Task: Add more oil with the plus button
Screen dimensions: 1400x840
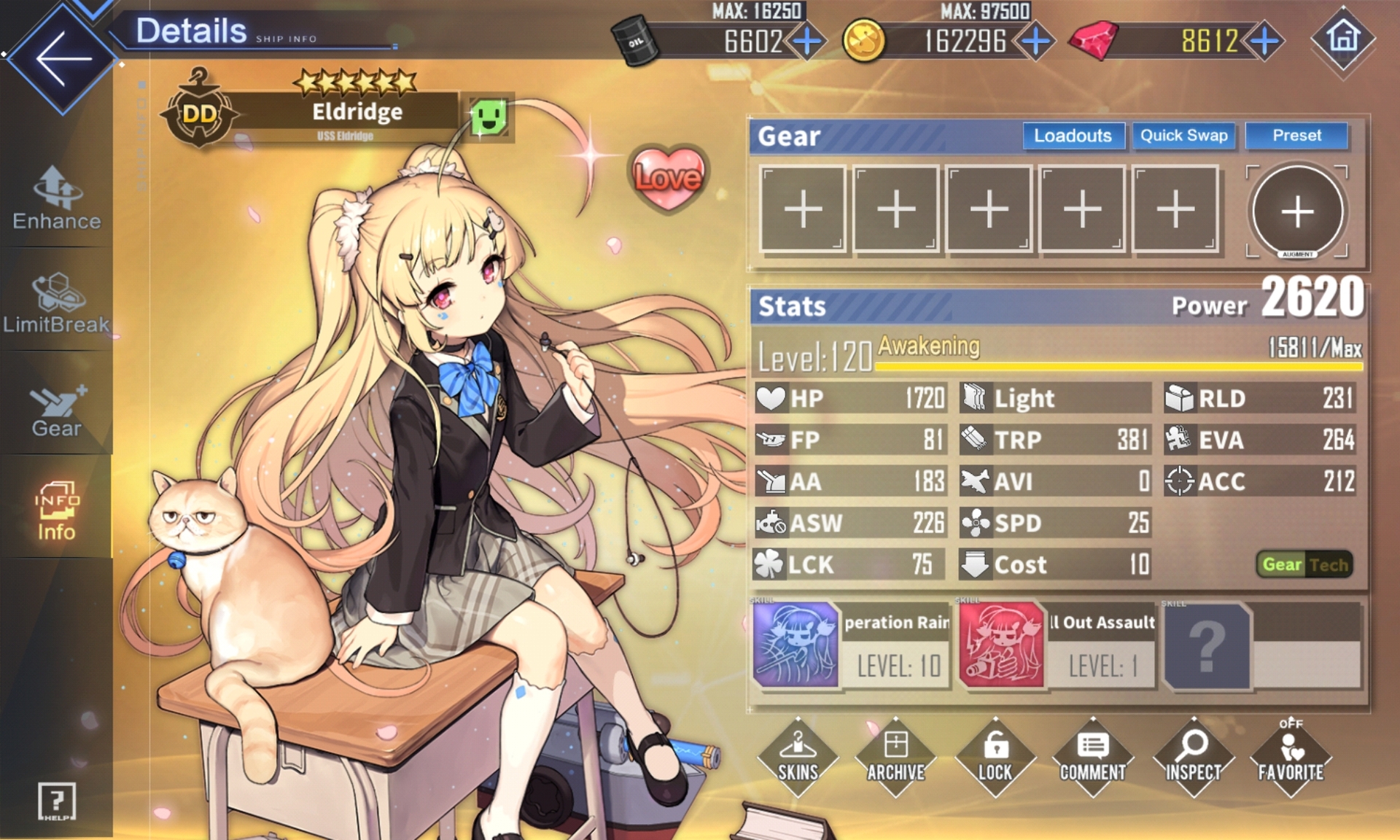Action: (x=806, y=41)
